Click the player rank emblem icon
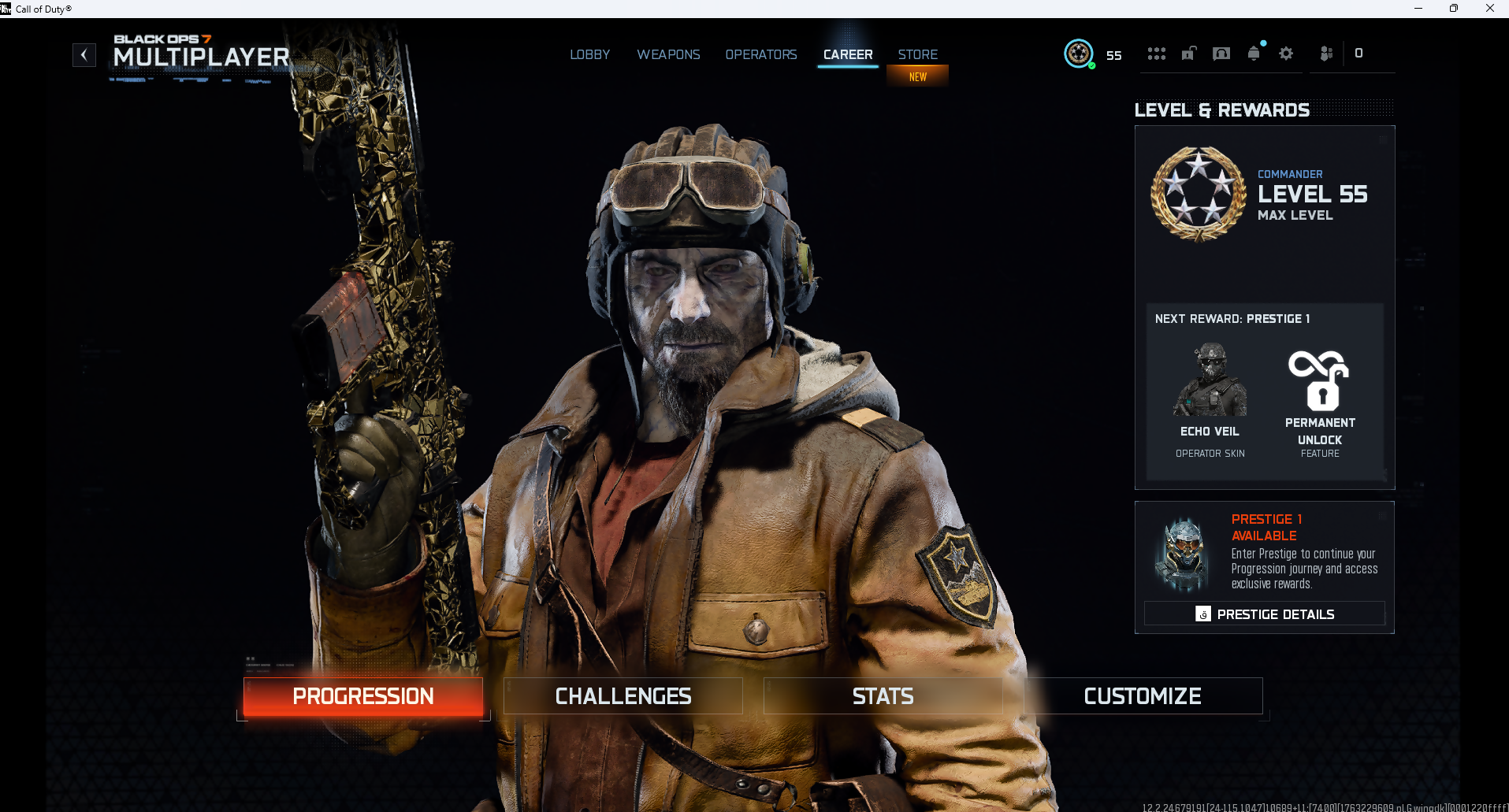1509x812 pixels. point(1079,54)
